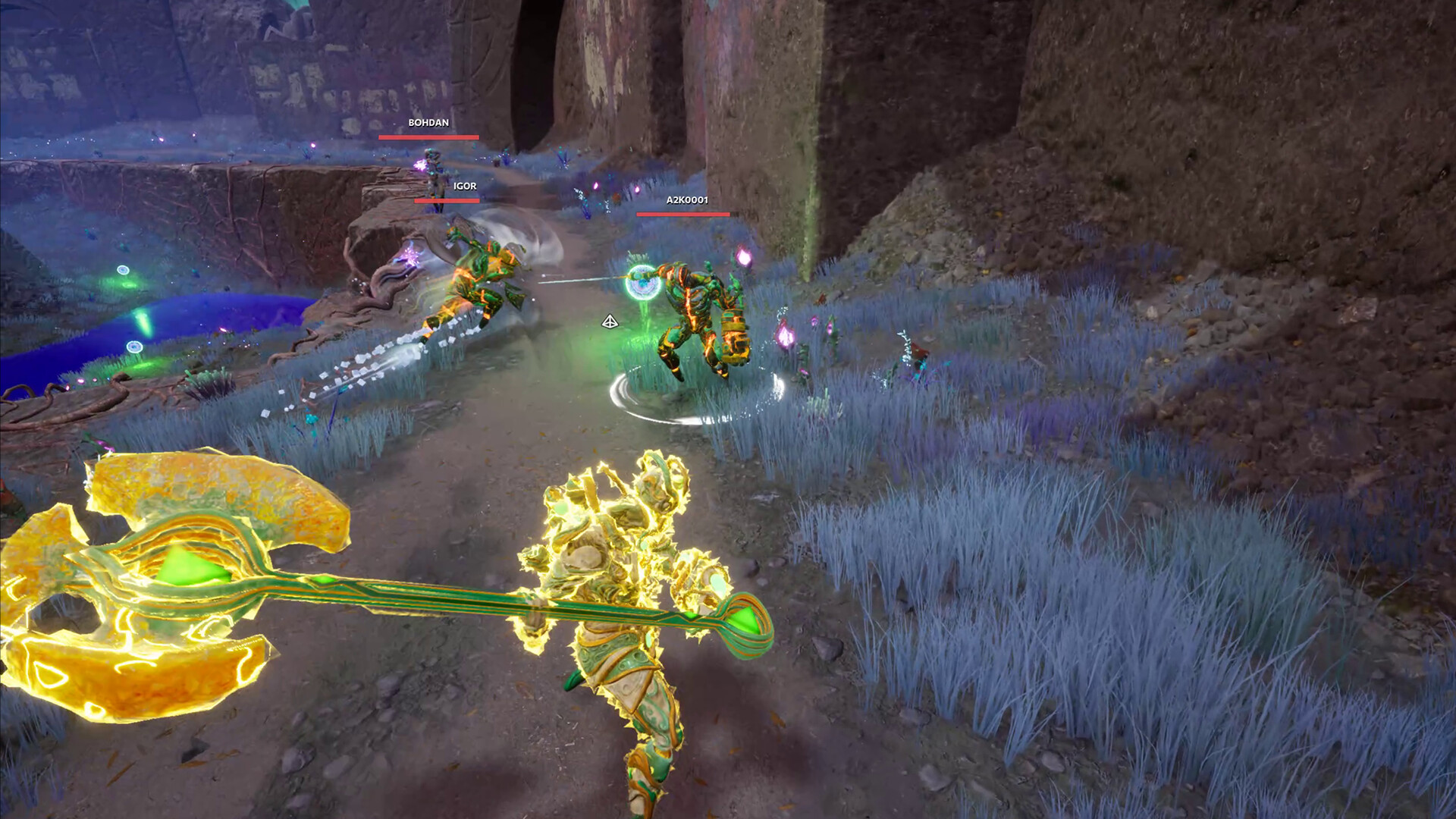The width and height of the screenshot is (1456, 819).
Task: Click IGOR's health bar
Action: pos(445,202)
